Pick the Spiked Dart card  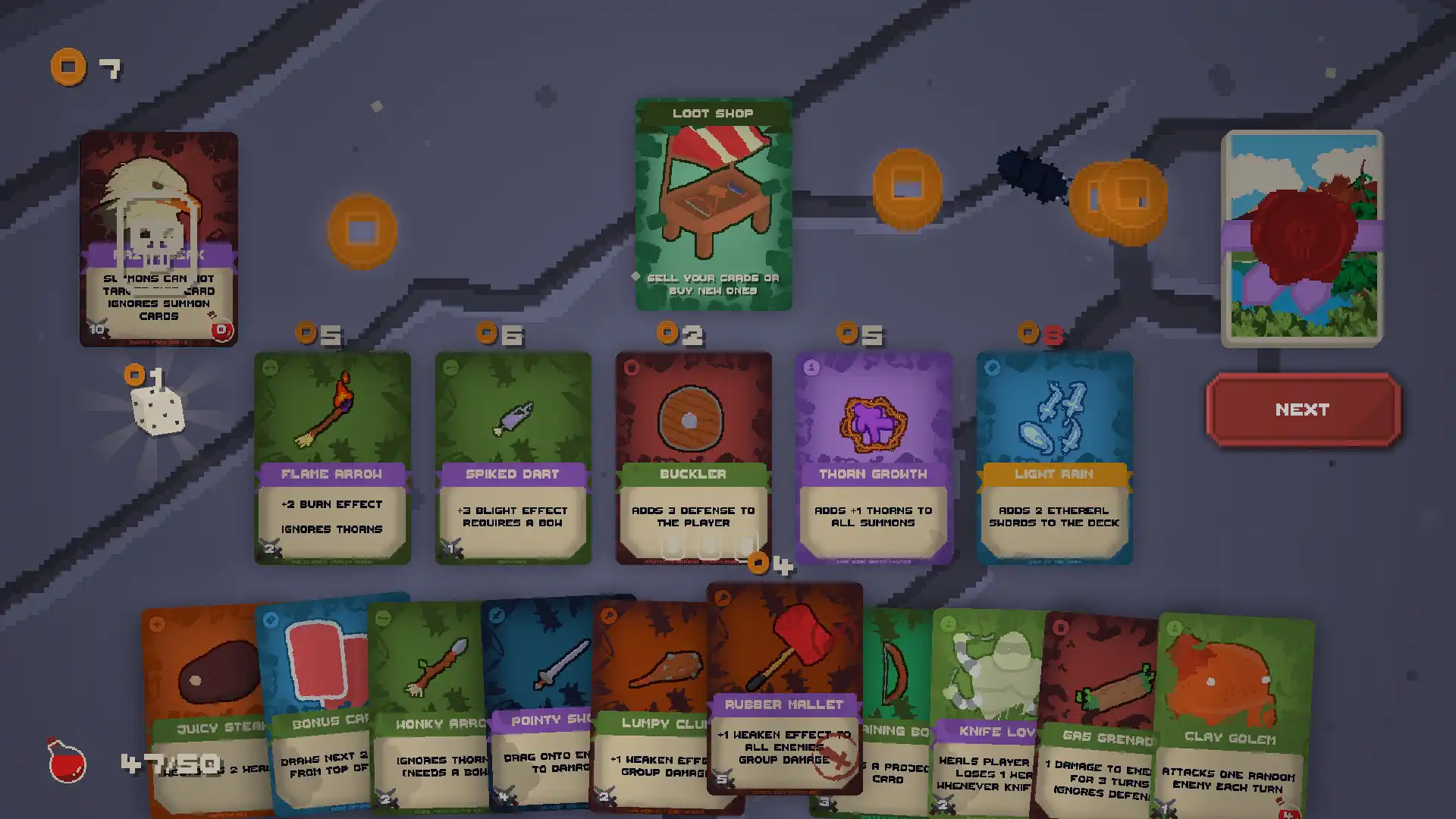(x=512, y=455)
